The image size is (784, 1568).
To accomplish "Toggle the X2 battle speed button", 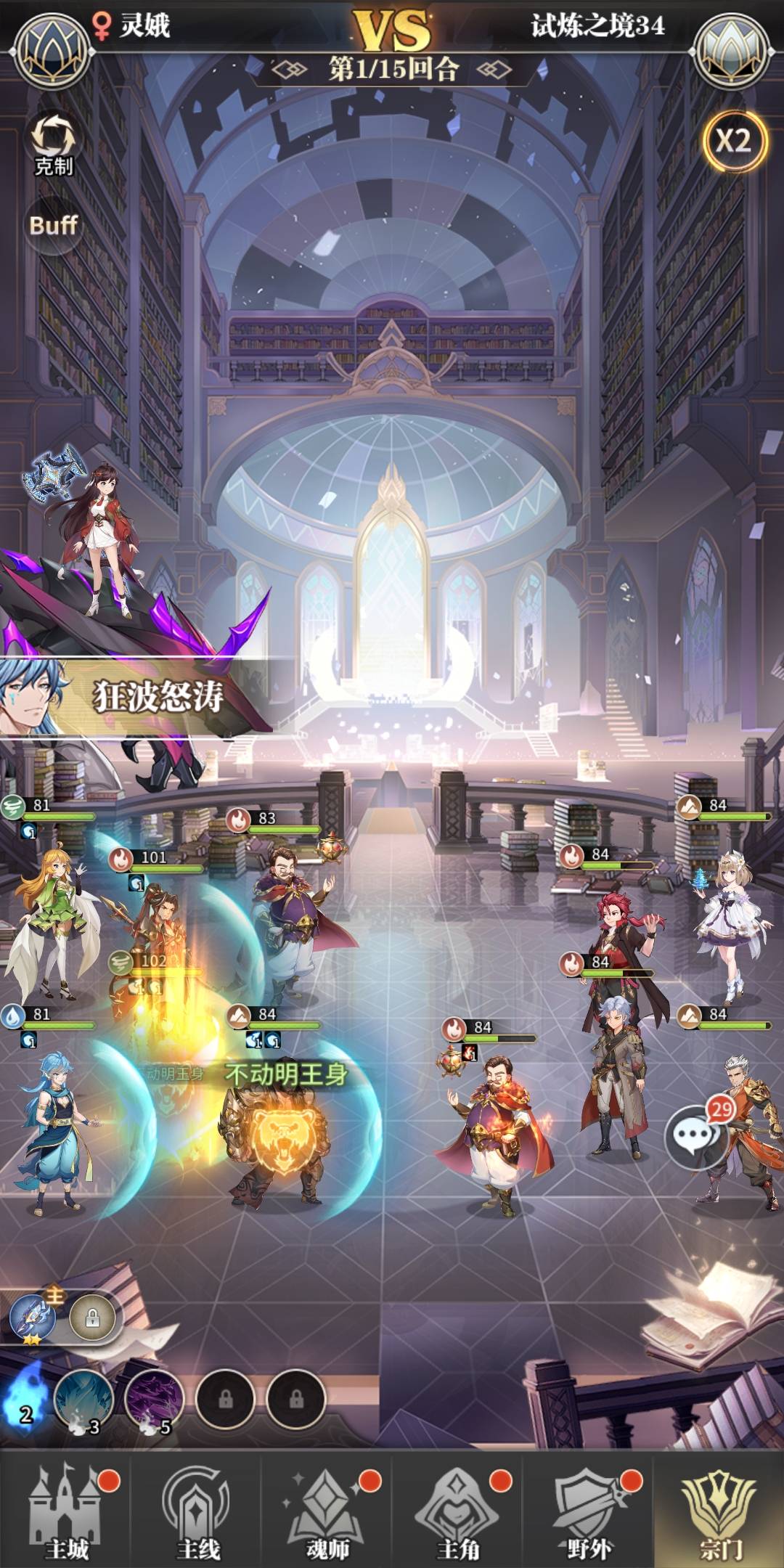I will click(734, 141).
